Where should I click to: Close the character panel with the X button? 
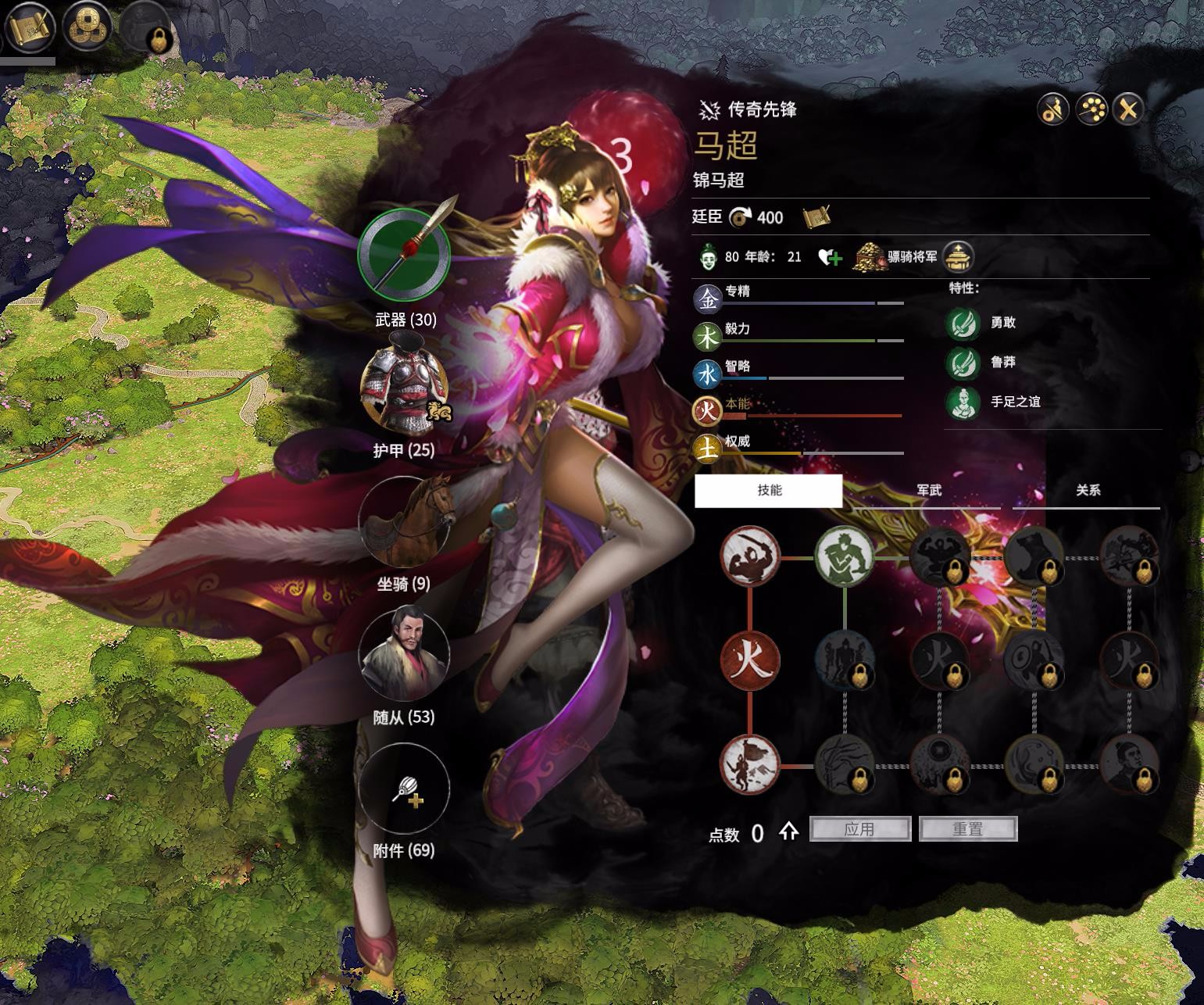[1127, 110]
